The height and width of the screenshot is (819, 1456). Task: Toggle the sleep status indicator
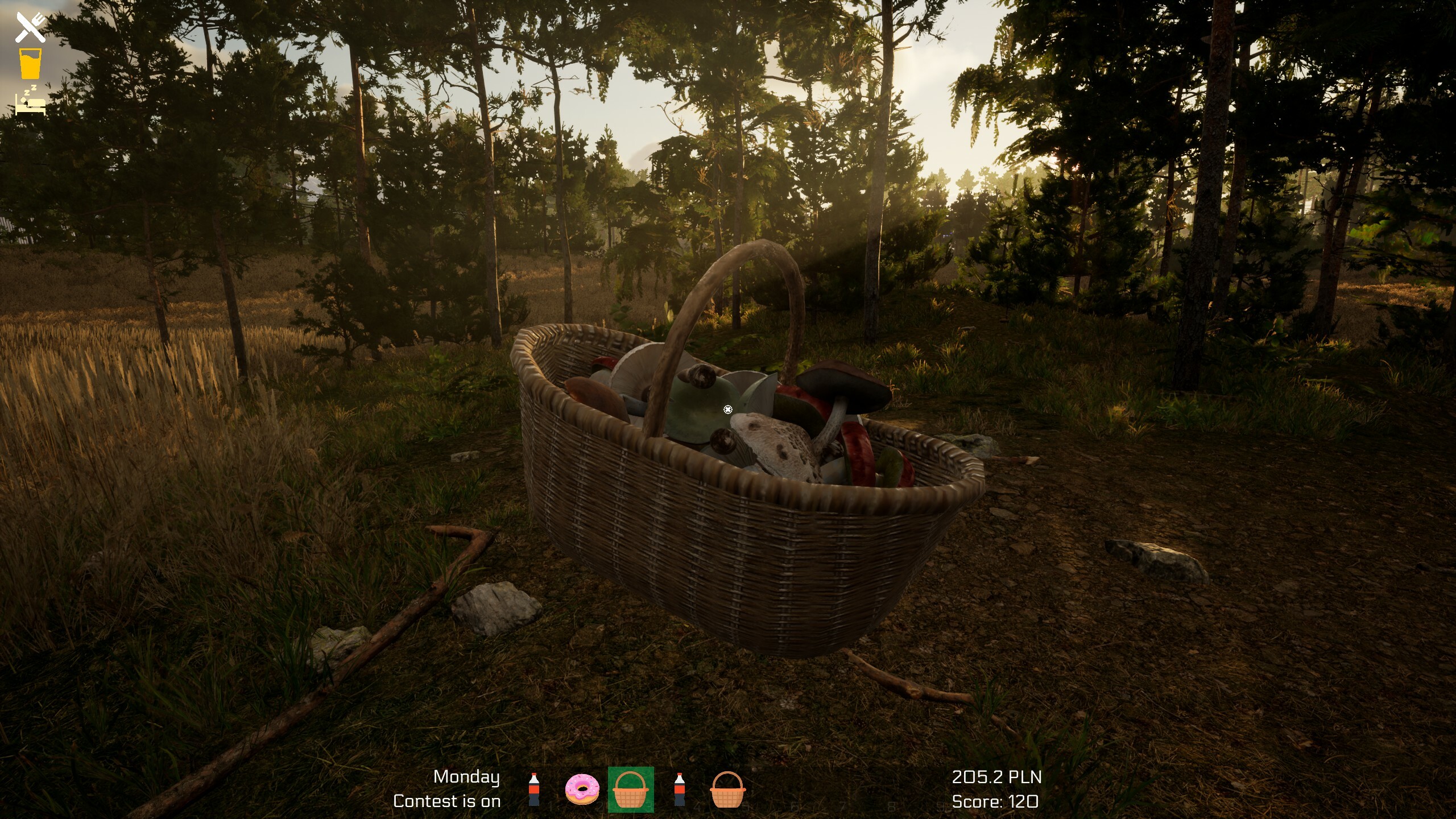click(x=30, y=102)
